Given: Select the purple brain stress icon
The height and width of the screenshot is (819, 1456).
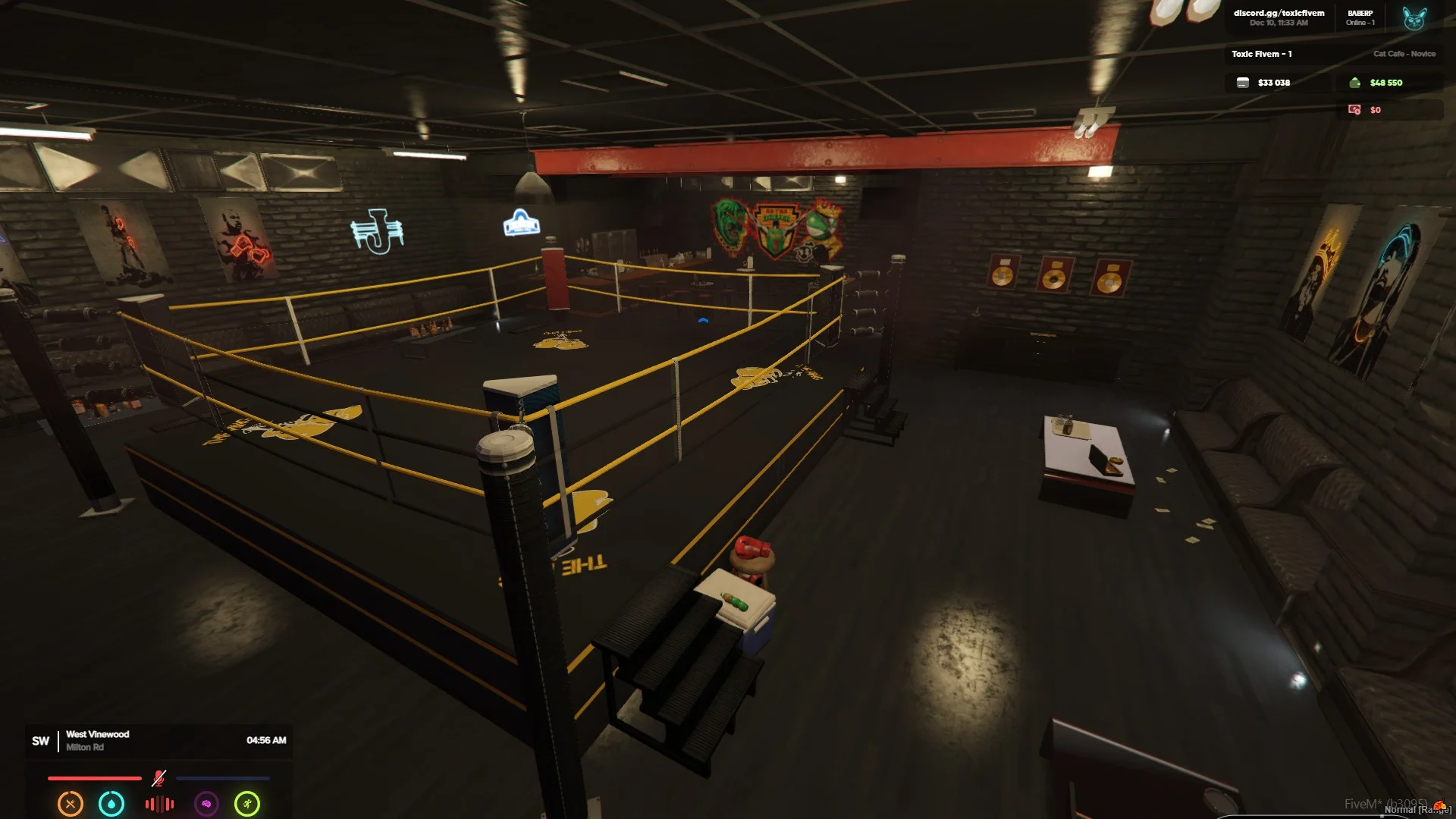Looking at the screenshot, I should coord(206,804).
